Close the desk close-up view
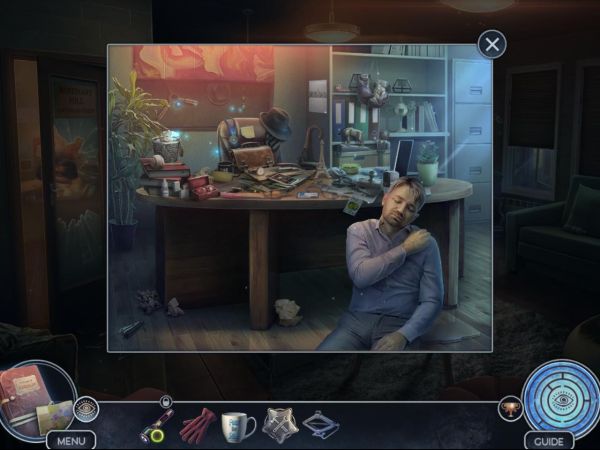The image size is (600, 450). [x=491, y=44]
